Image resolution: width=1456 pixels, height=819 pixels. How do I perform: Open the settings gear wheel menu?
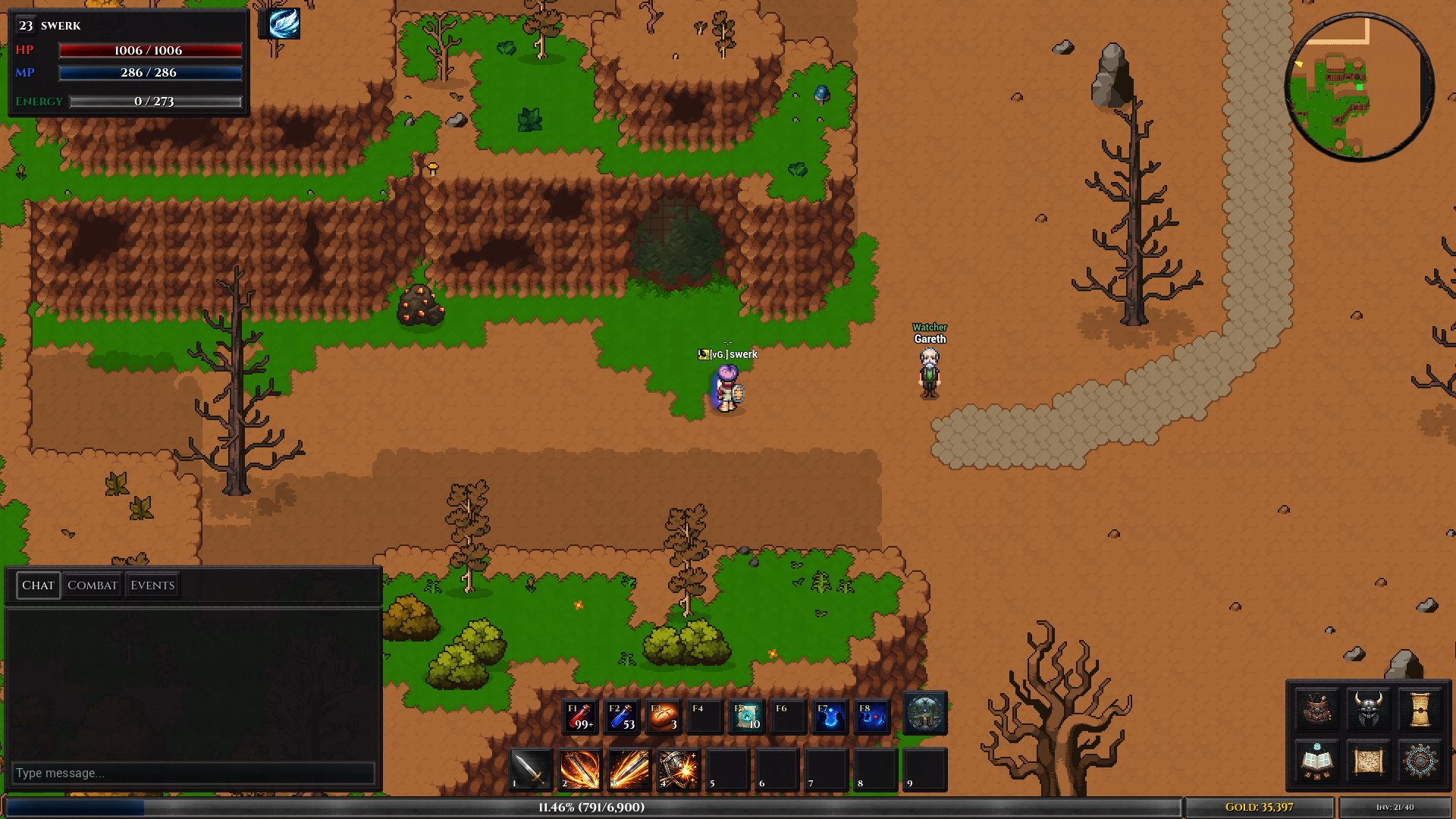point(1420,761)
